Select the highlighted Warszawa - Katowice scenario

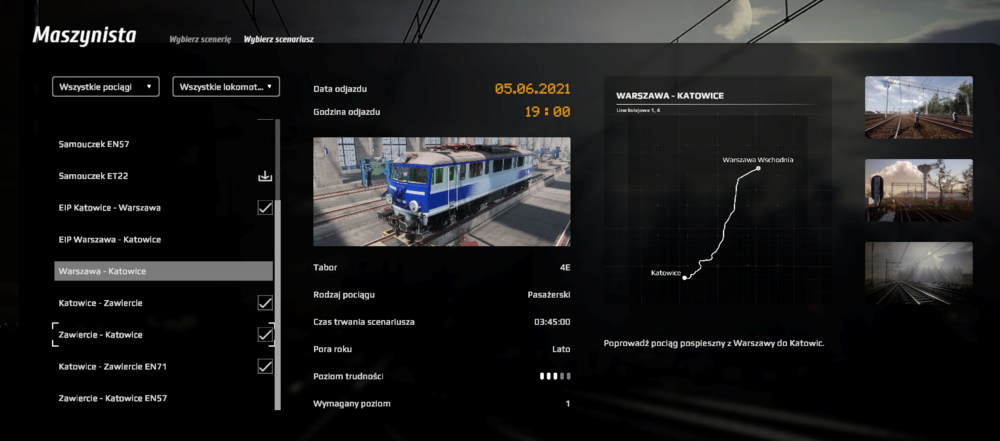point(163,271)
